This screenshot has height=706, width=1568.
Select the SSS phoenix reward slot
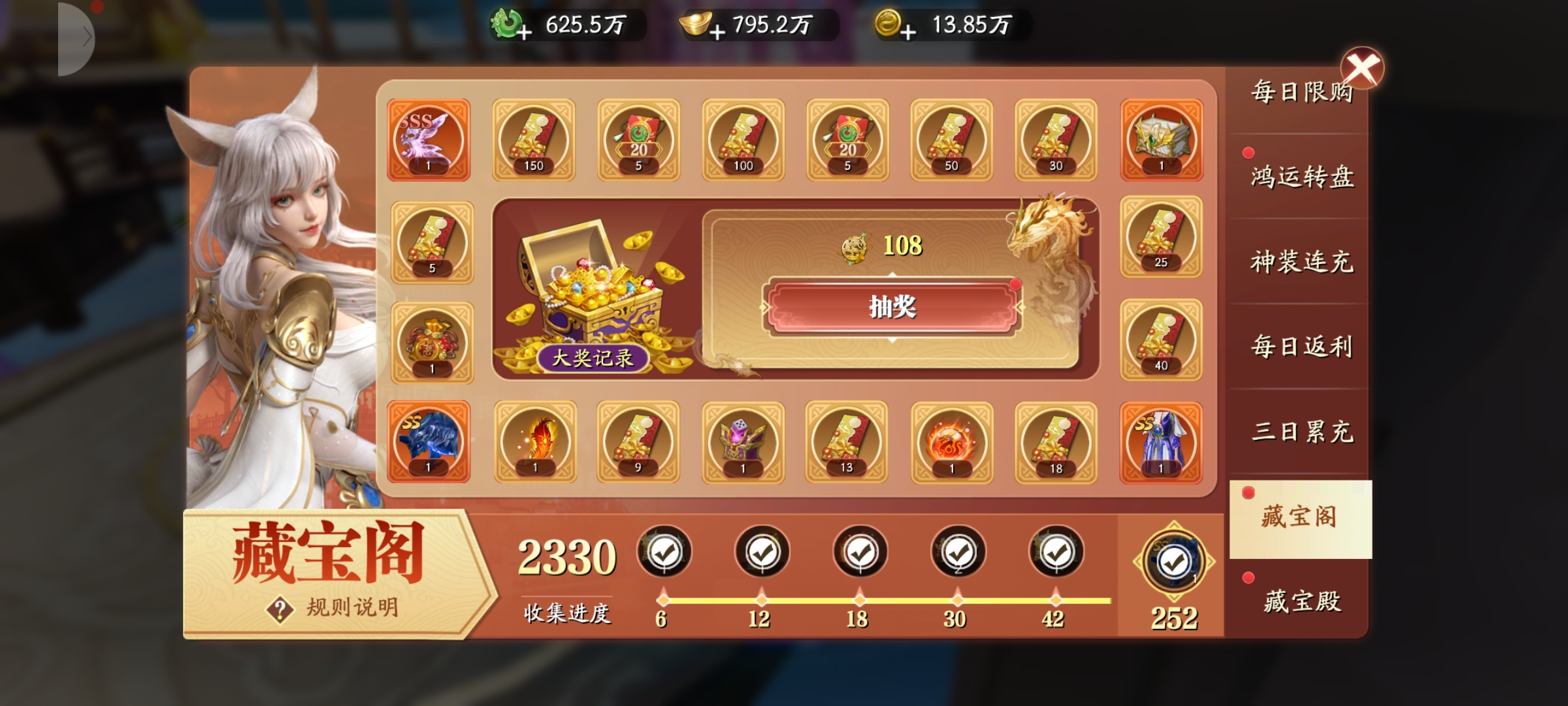[429, 140]
